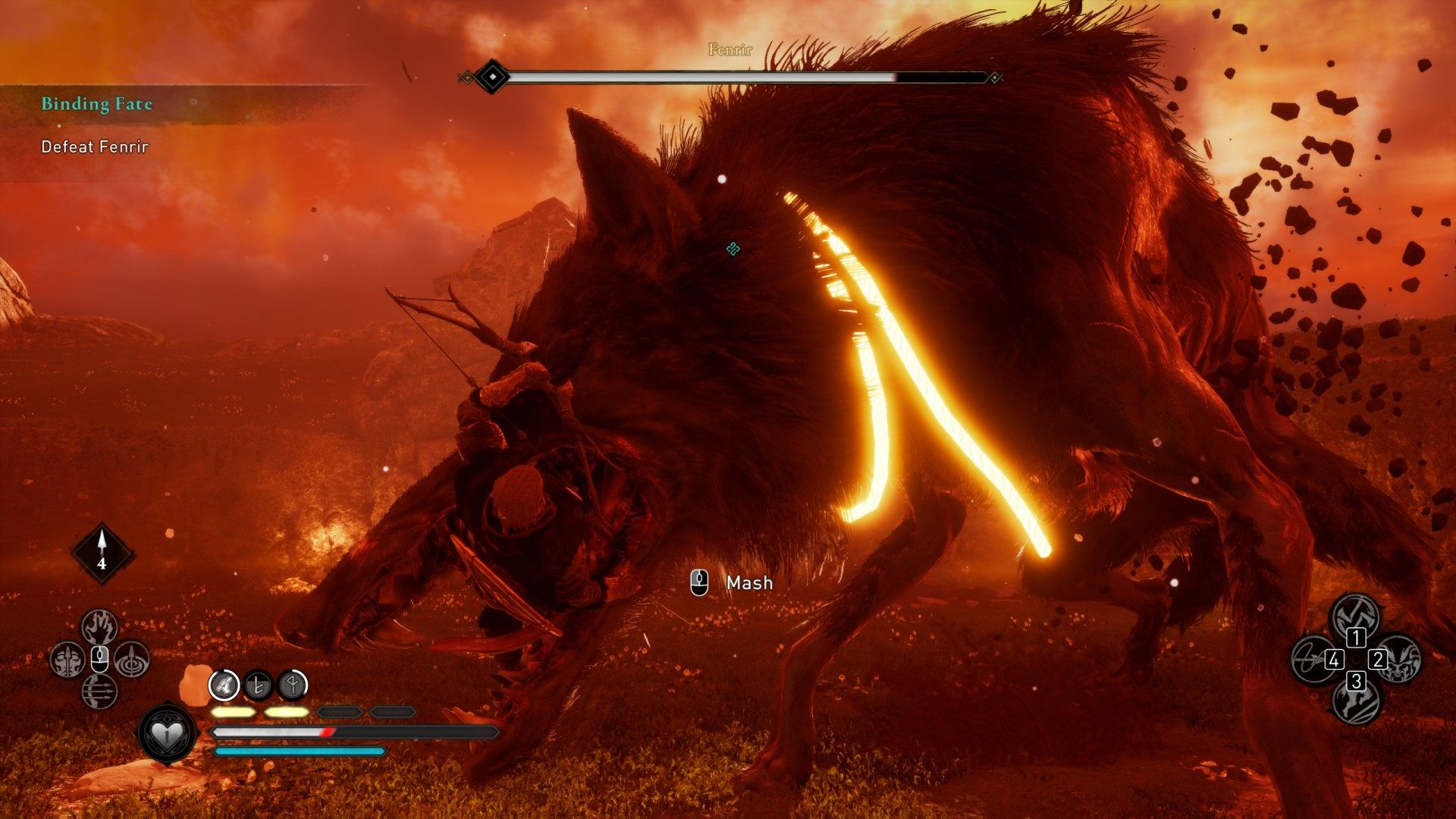Click the first yellow adrenaline segment
Image resolution: width=1456 pixels, height=819 pixels.
tap(234, 712)
